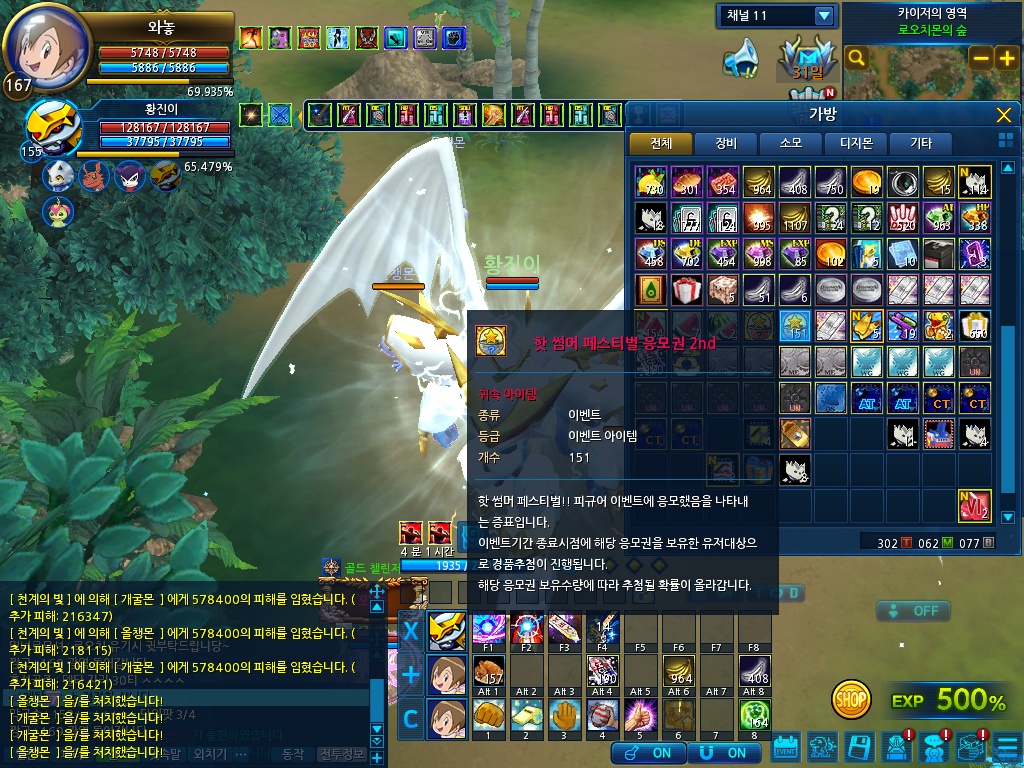Screen dimensions: 1024x768
Task: Show the 기타 bag tab
Action: point(920,144)
